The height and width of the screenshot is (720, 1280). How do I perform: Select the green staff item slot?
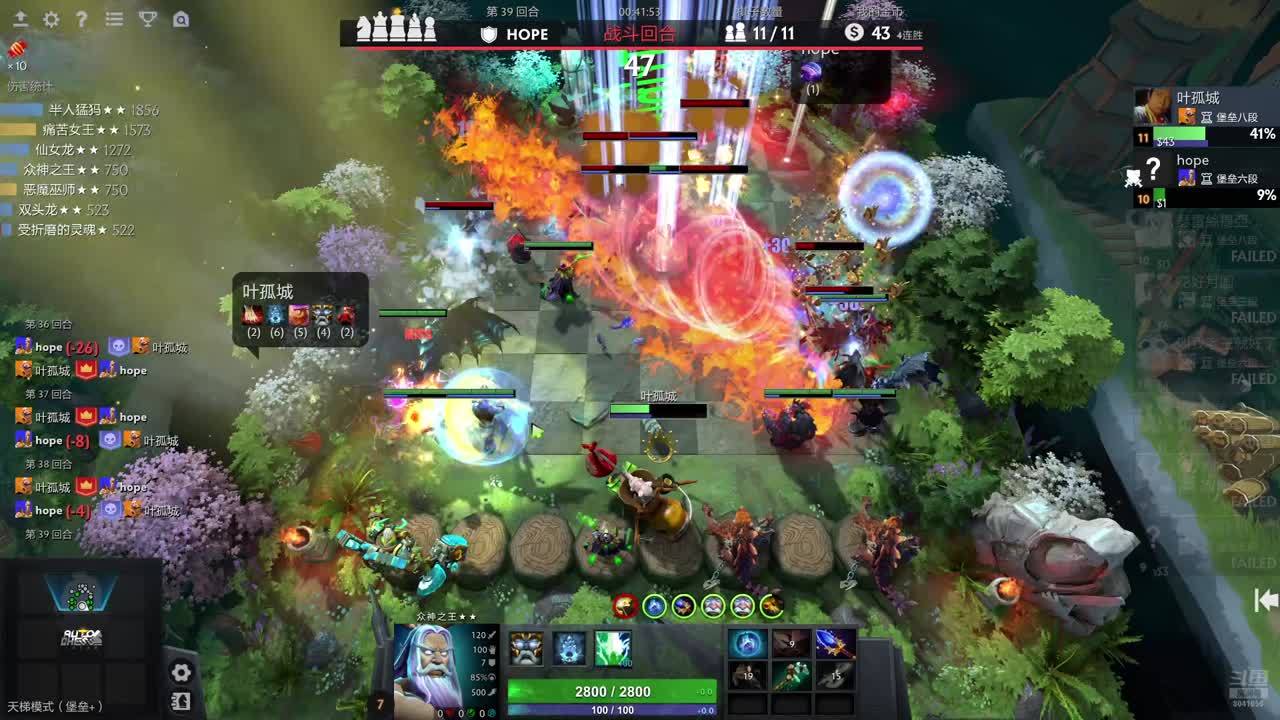[791, 676]
